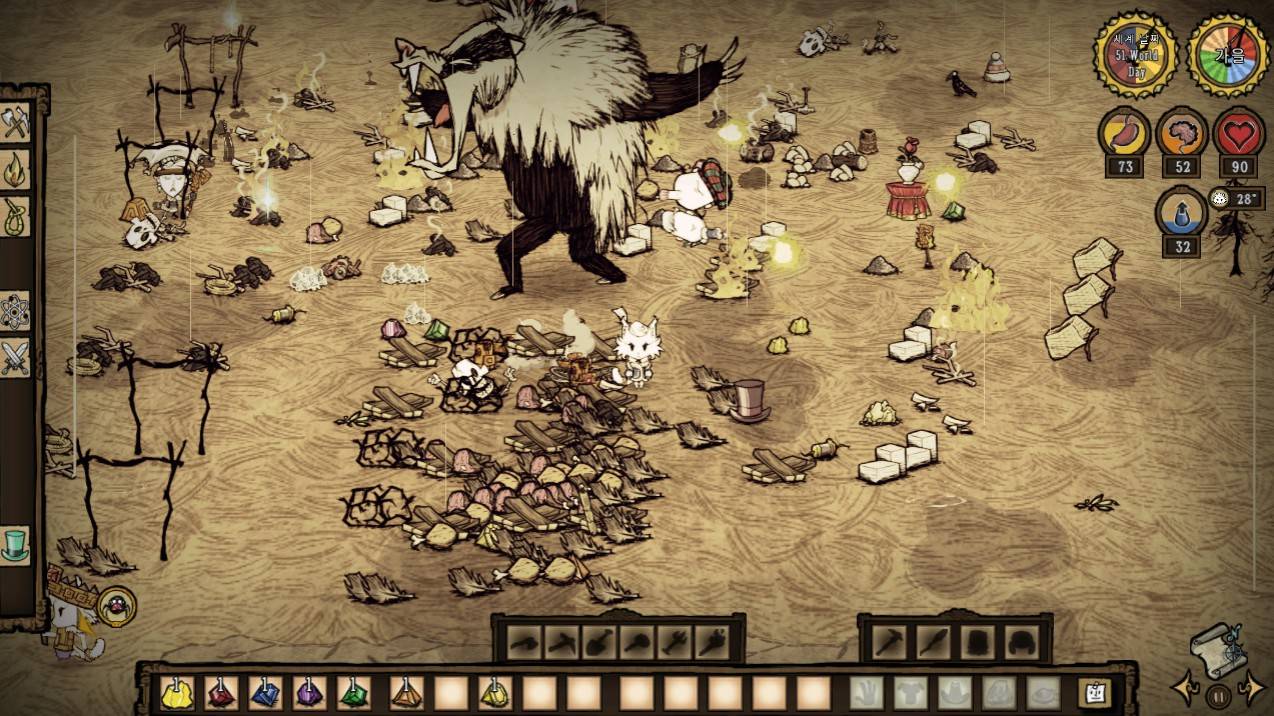The width and height of the screenshot is (1274, 716).
Task: Select the orange gem inventory slot
Action: click(x=406, y=692)
